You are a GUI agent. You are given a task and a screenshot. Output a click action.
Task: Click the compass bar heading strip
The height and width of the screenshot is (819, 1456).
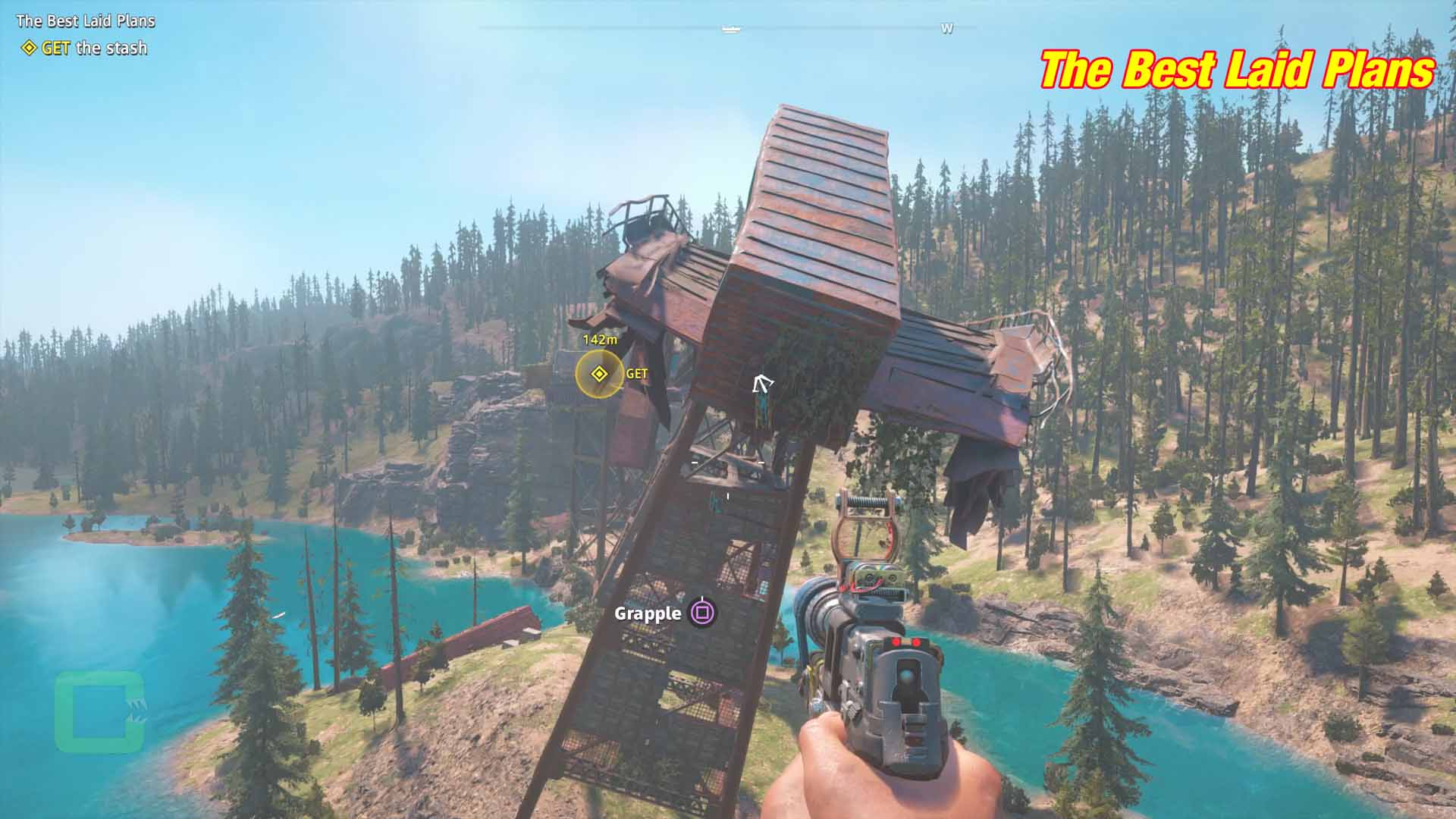tap(728, 29)
